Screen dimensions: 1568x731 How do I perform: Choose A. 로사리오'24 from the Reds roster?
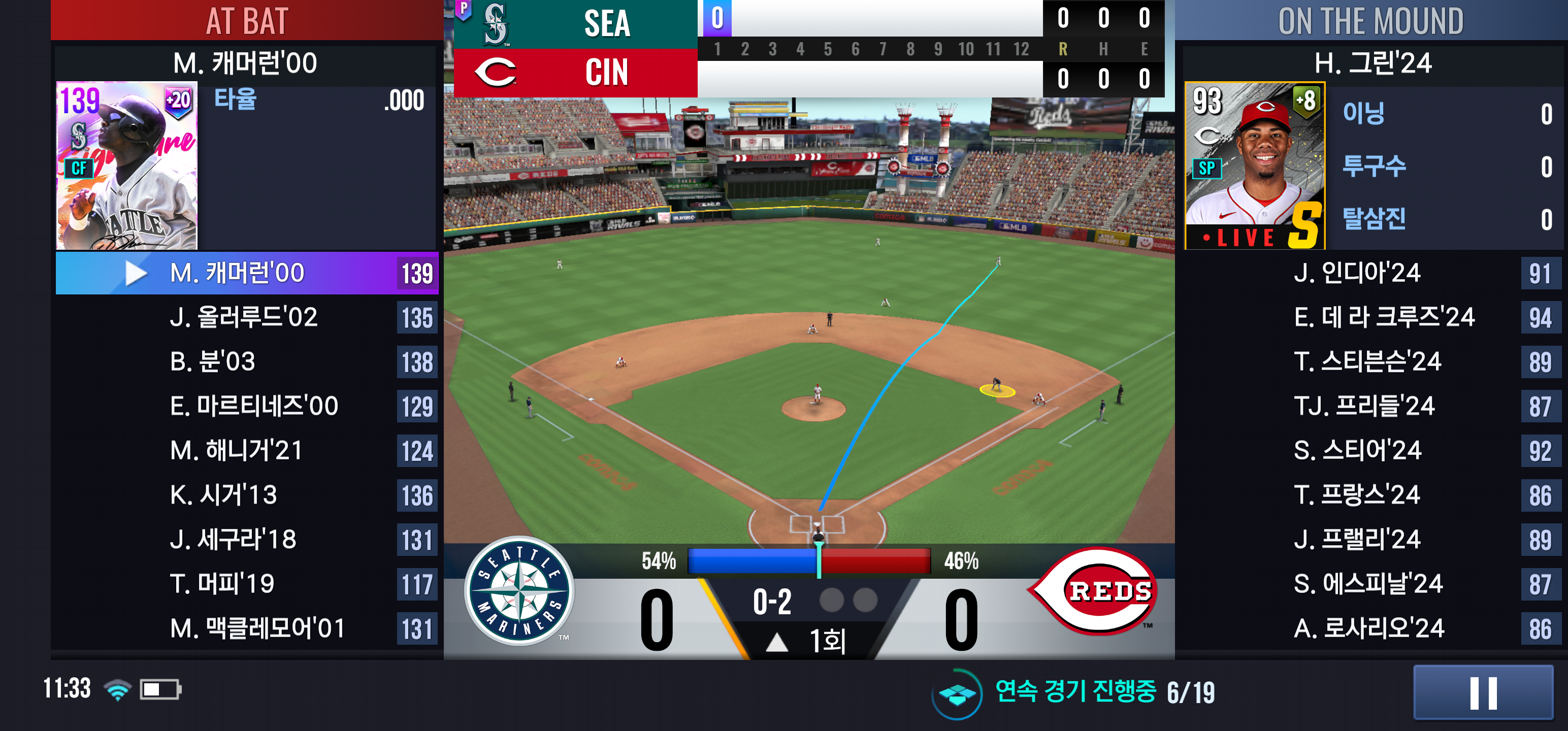(x=1369, y=629)
